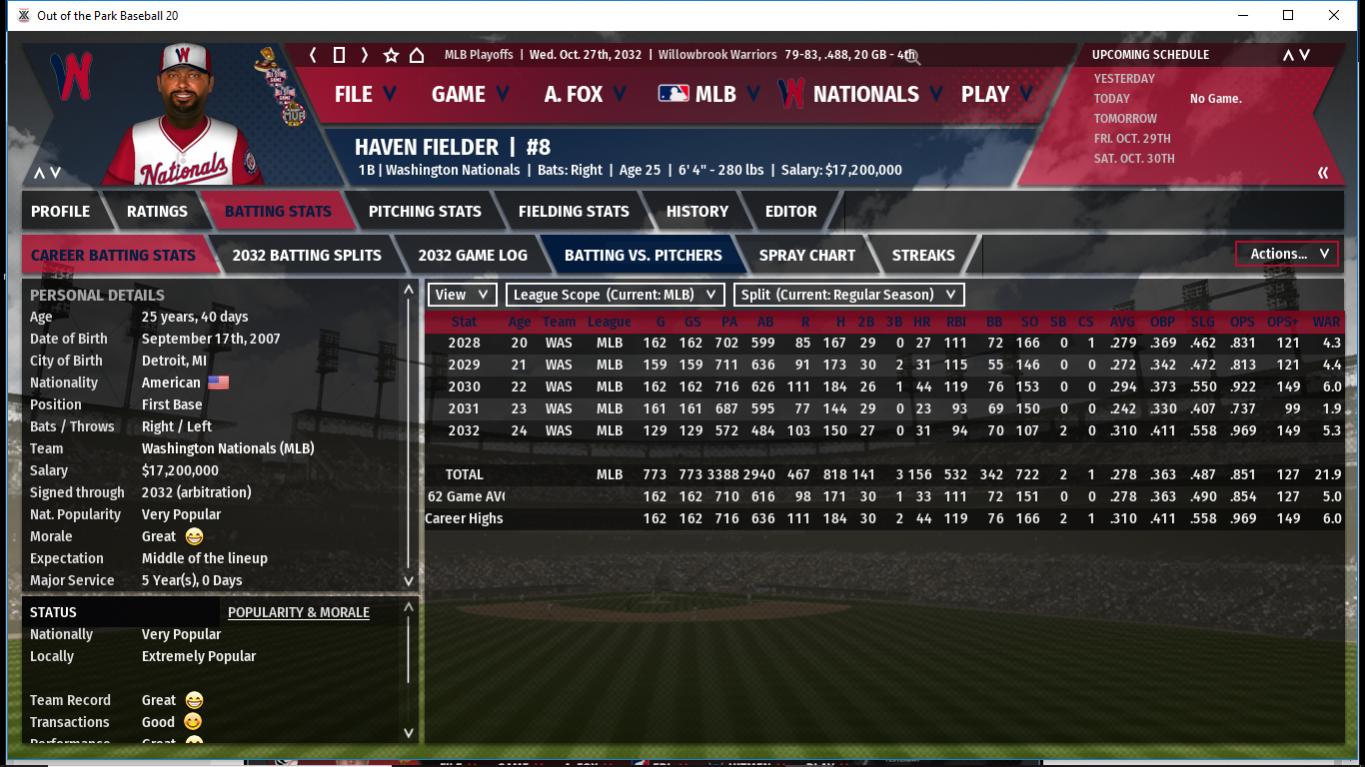This screenshot has height=767, width=1365.
Task: Open the PITCHING STATS tab
Action: coord(424,211)
